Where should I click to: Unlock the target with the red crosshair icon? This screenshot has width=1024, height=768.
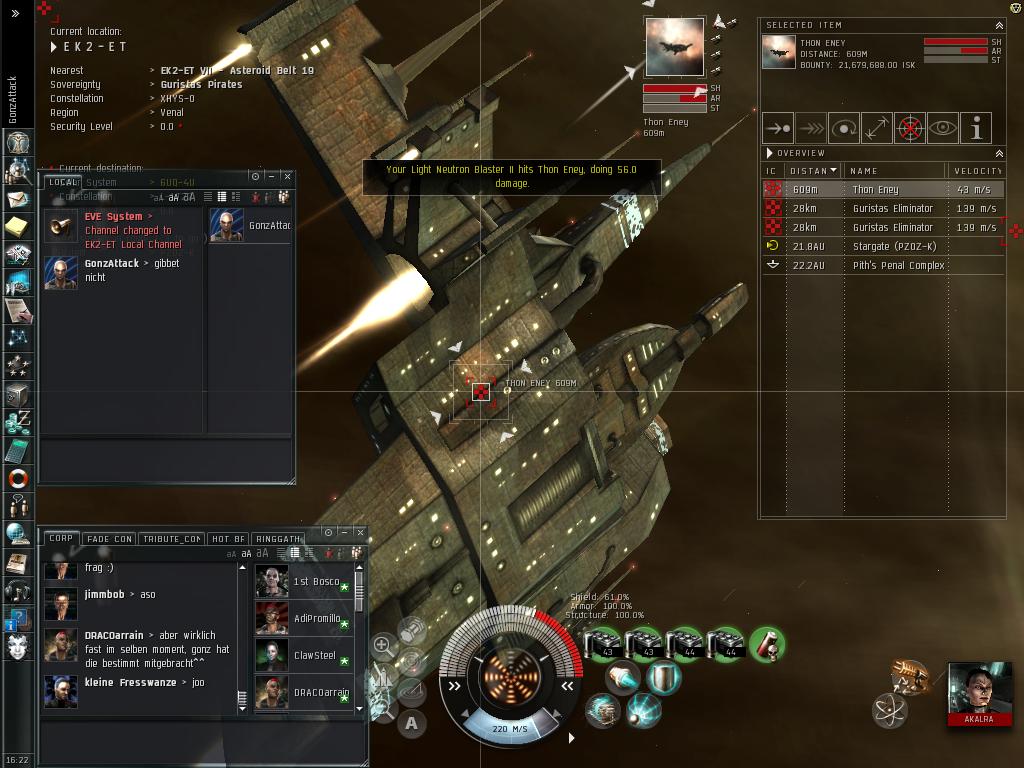point(910,128)
